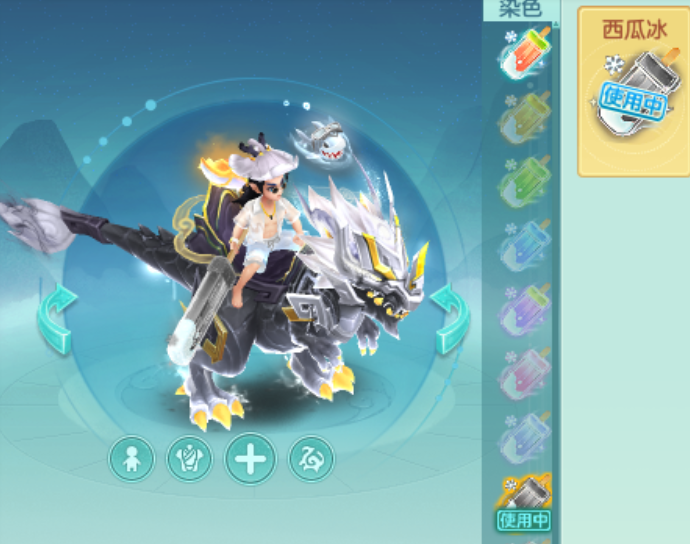Screen dimensions: 690x544
Task: Switch to the 染色 dye tab
Action: [x=520, y=10]
